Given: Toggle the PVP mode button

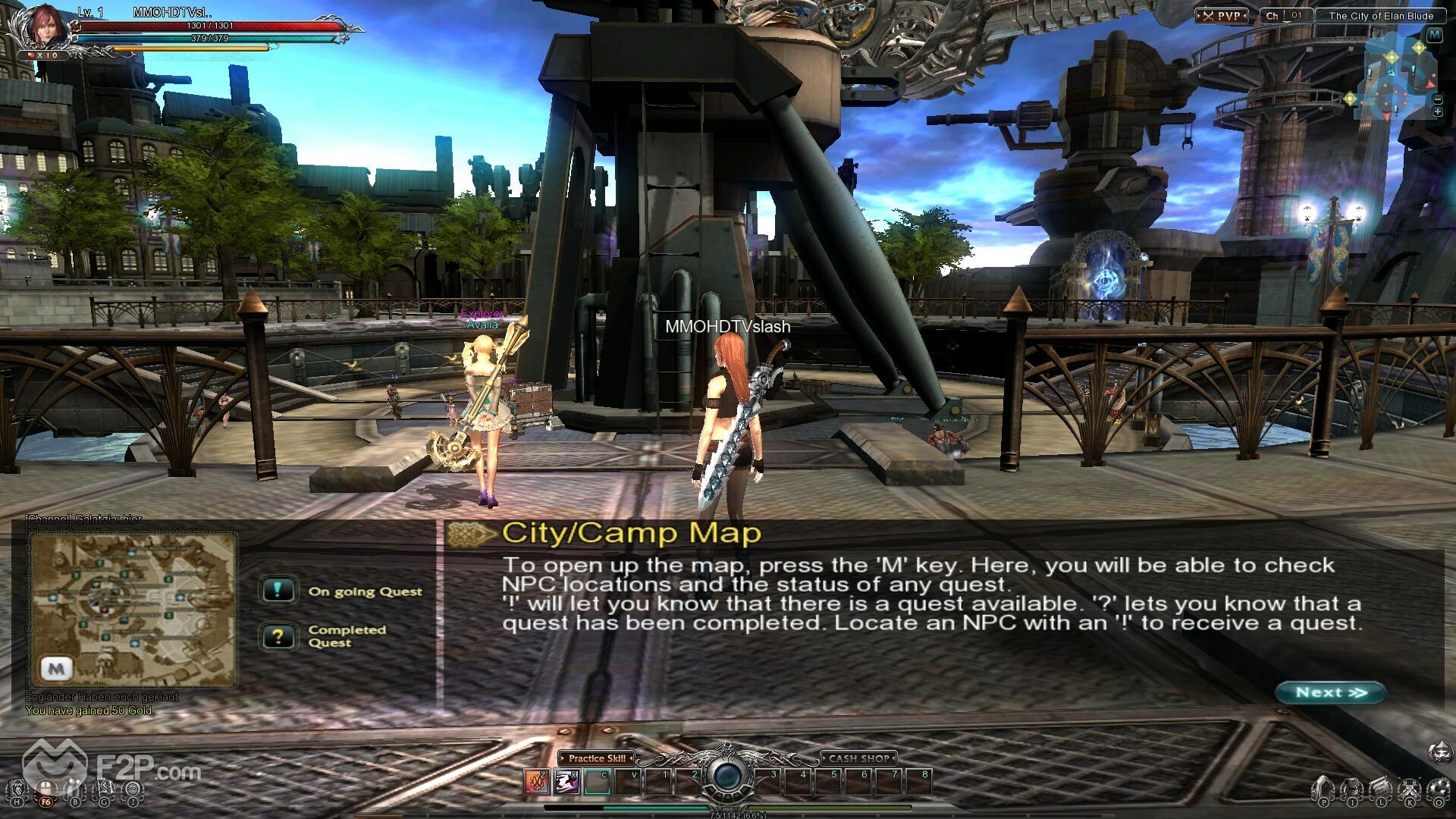Looking at the screenshot, I should coord(1222,15).
